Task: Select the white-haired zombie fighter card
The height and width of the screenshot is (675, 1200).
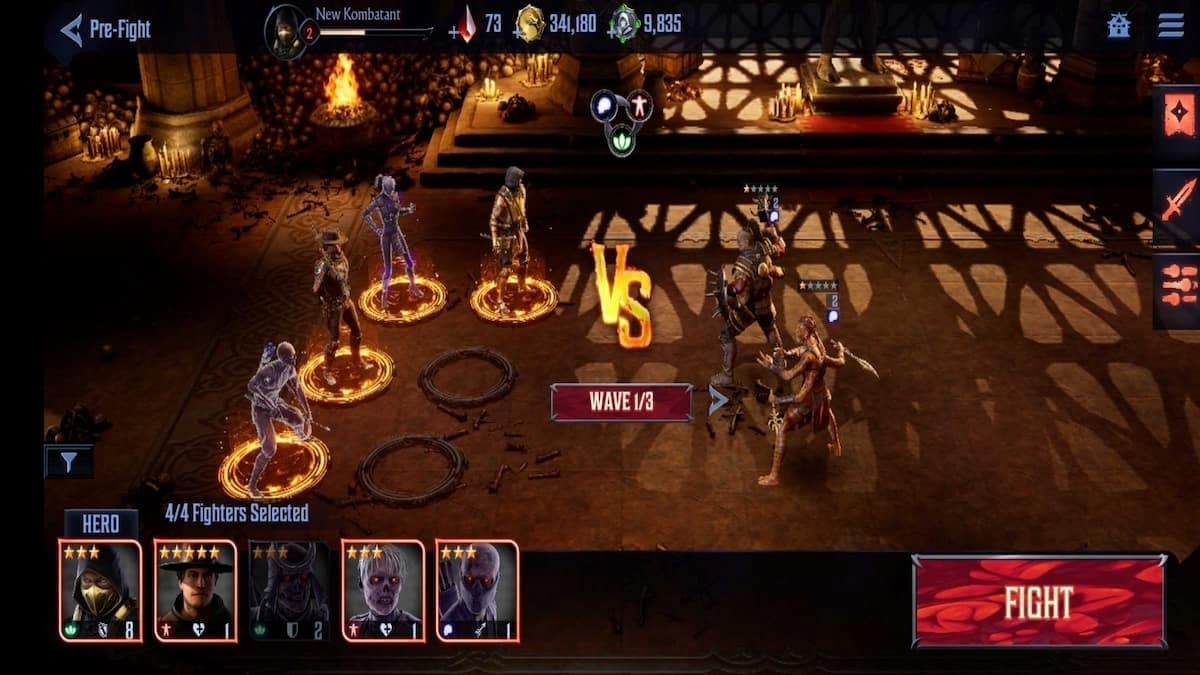Action: [x=383, y=590]
